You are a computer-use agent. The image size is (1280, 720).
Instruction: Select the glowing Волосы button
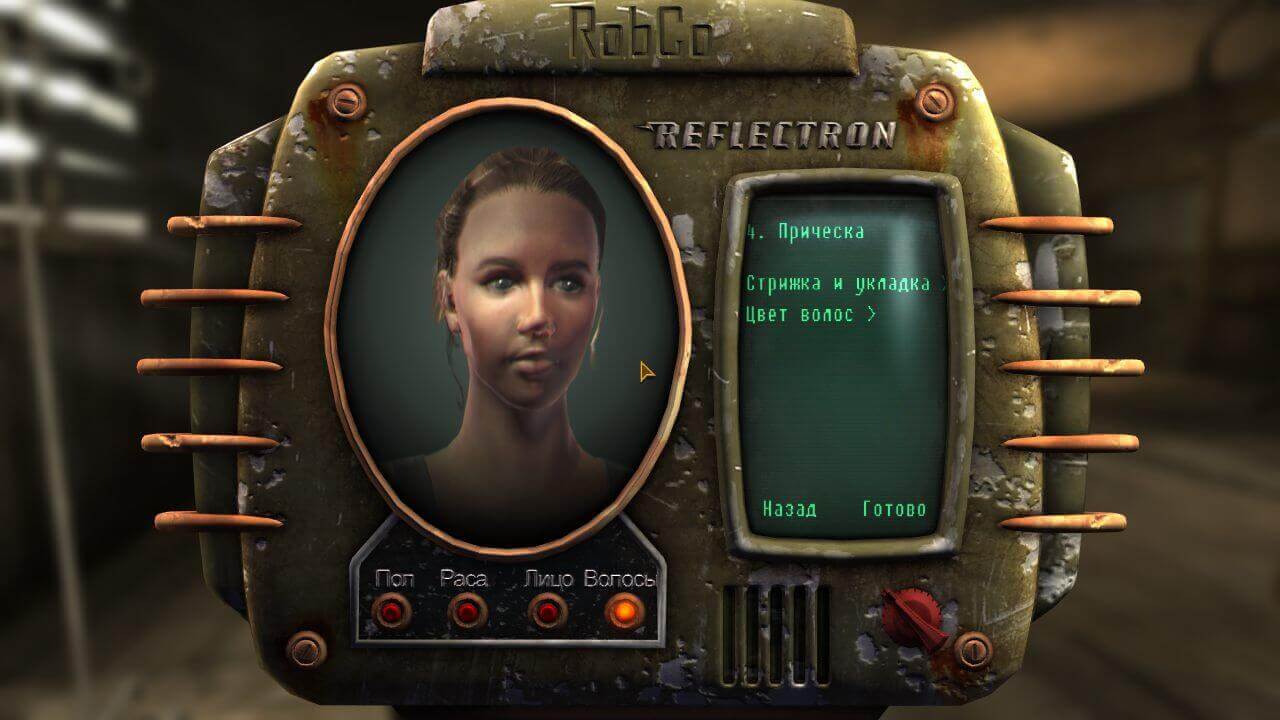pyautogui.click(x=624, y=610)
